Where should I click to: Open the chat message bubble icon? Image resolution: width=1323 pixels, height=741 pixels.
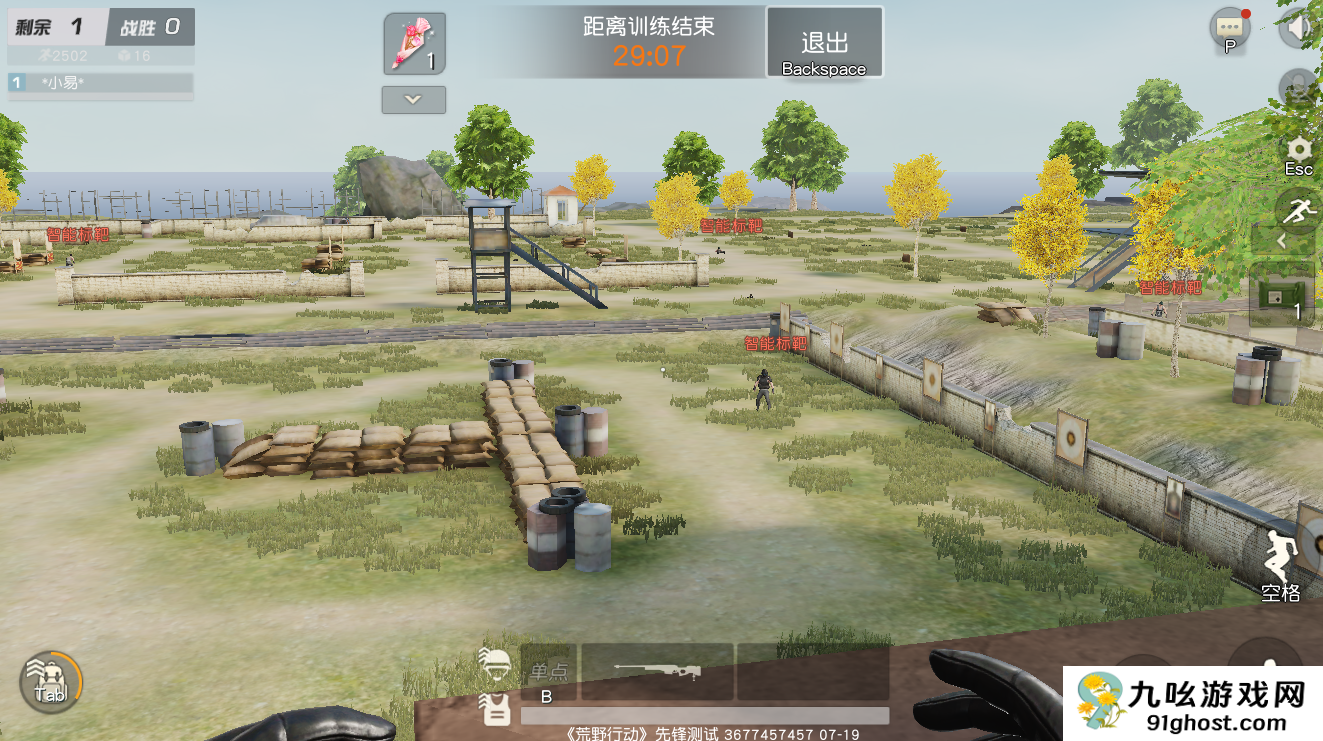pyautogui.click(x=1229, y=28)
